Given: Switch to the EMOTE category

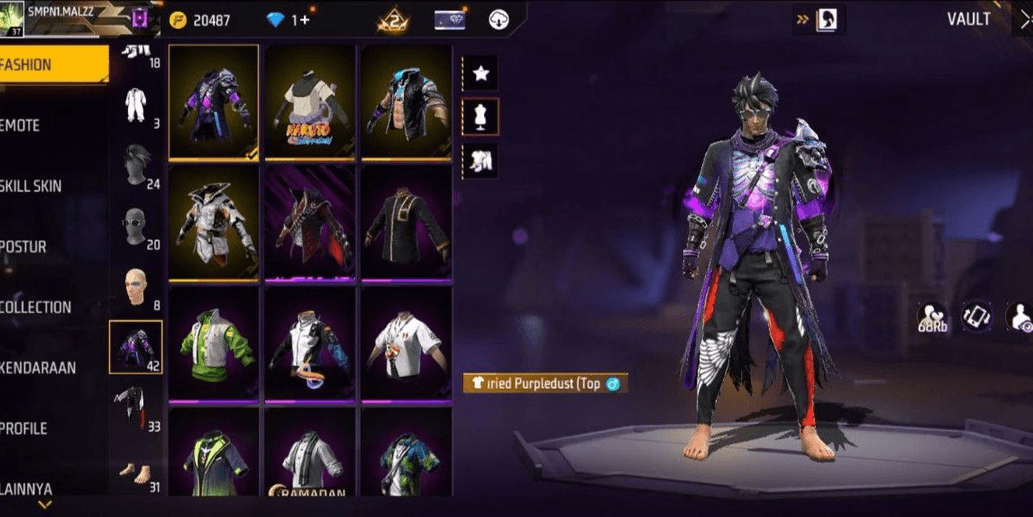Looking at the screenshot, I should (x=40, y=125).
